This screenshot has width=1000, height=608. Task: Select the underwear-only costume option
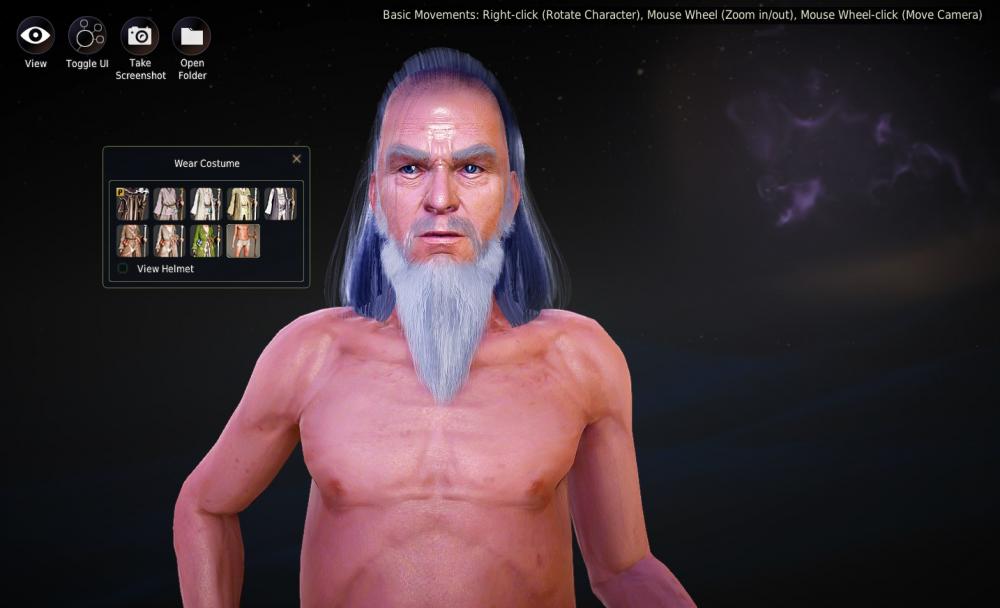click(243, 241)
